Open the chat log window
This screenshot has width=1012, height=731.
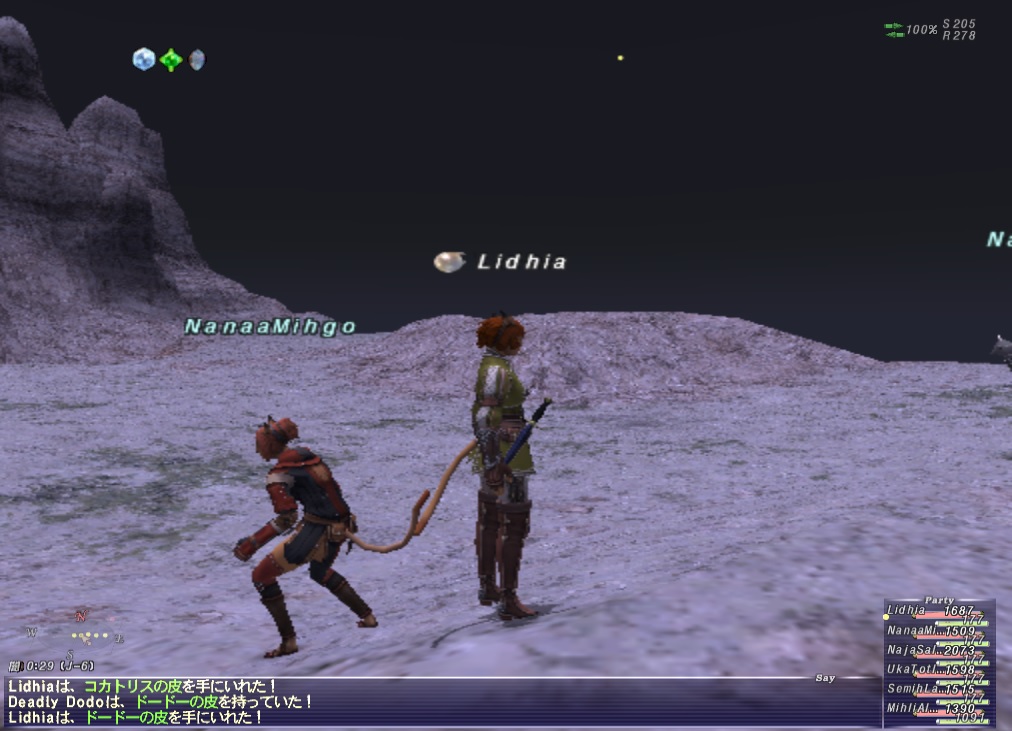pyautogui.click(x=400, y=702)
